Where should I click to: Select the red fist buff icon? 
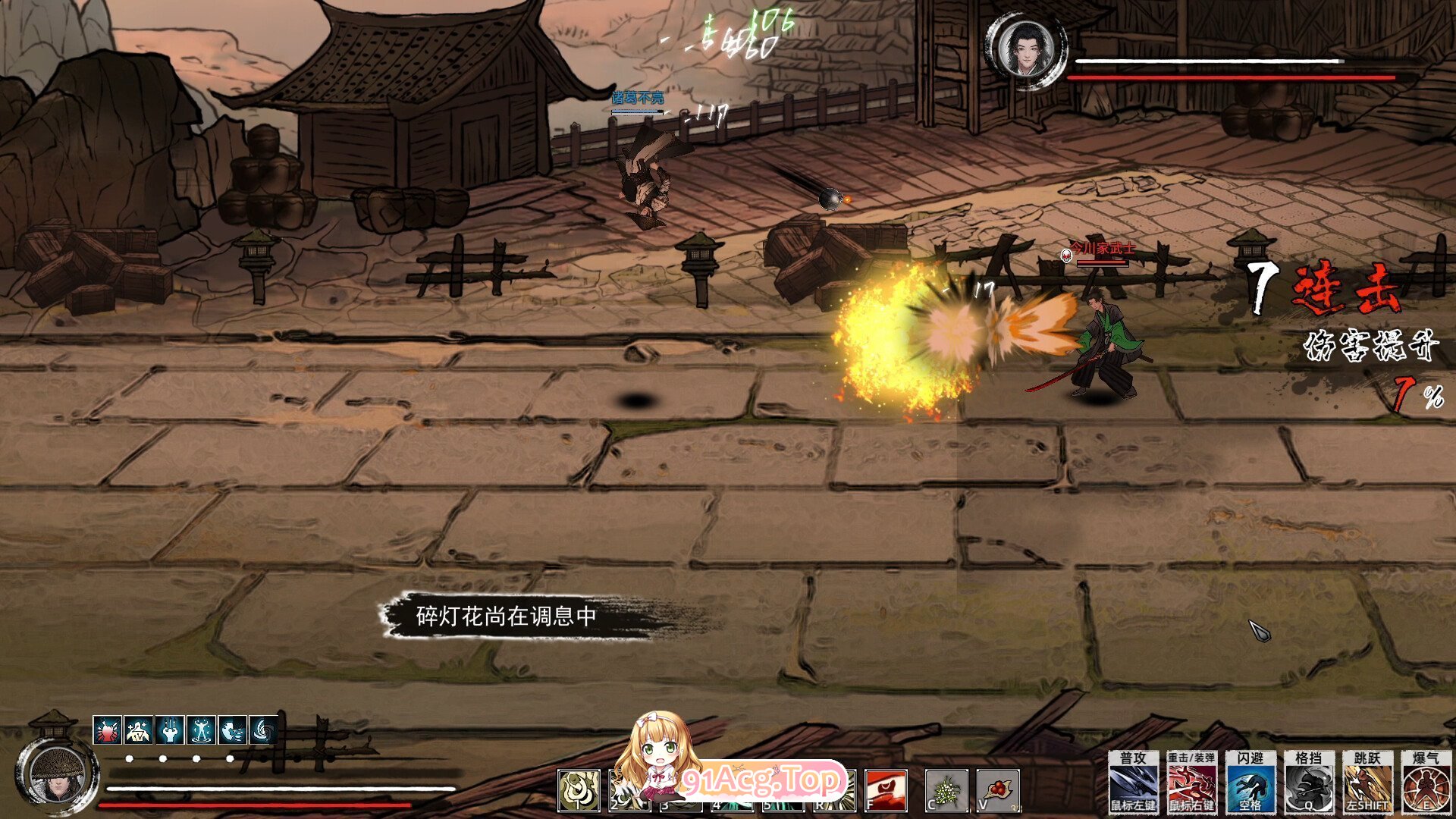(x=107, y=731)
